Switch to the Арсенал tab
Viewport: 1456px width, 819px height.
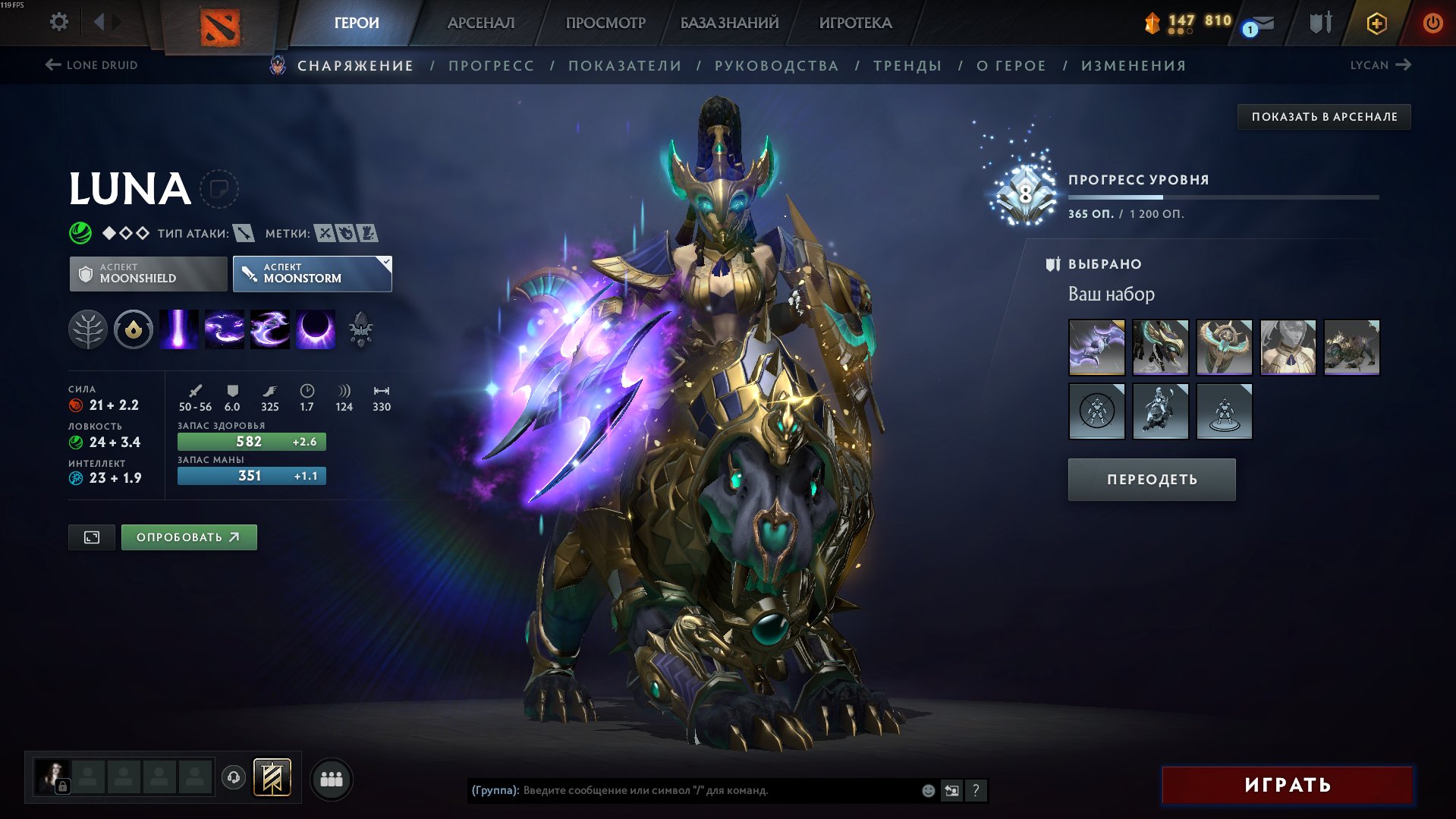click(x=480, y=23)
